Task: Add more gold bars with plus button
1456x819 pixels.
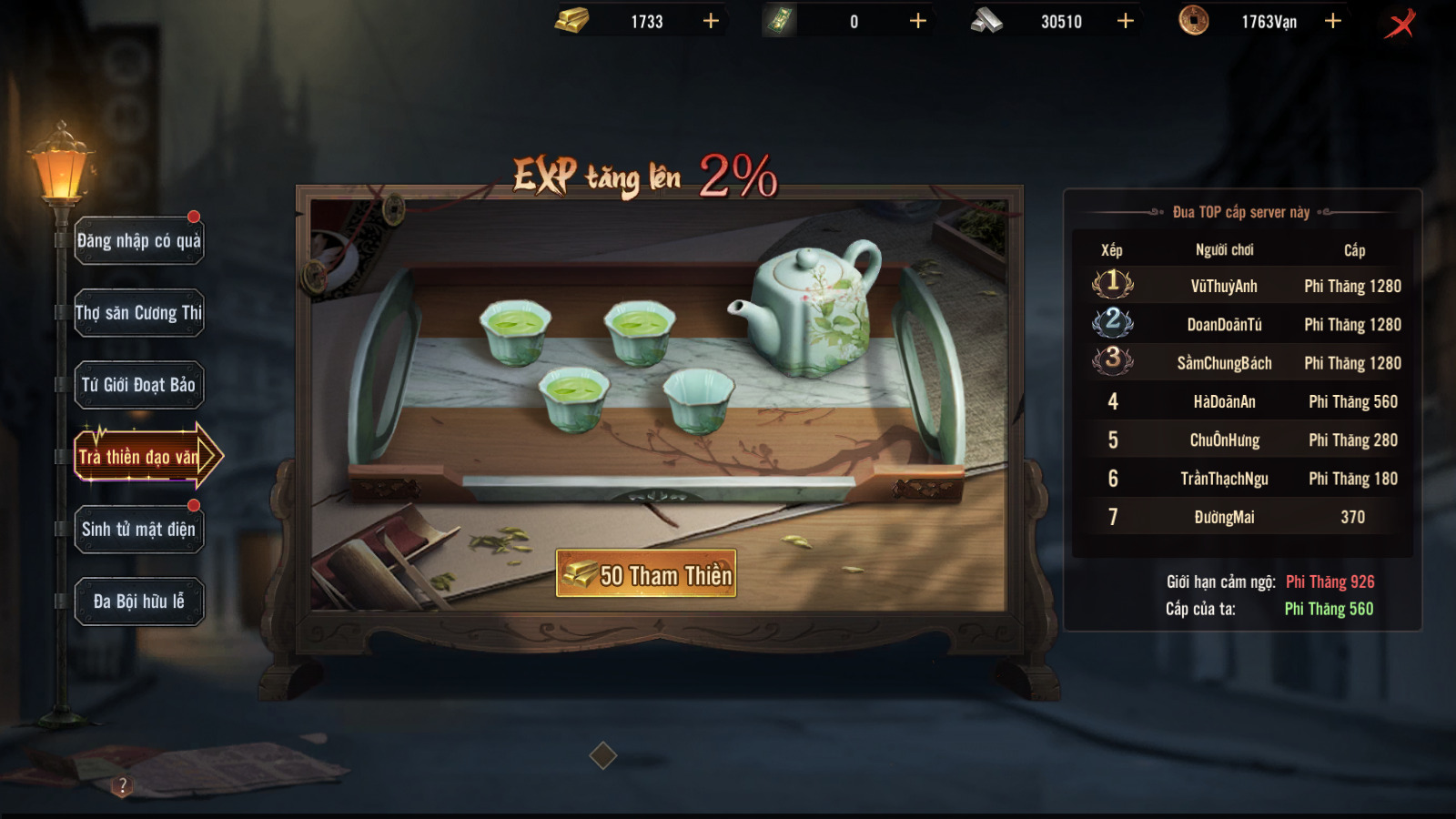Action: coord(711,21)
